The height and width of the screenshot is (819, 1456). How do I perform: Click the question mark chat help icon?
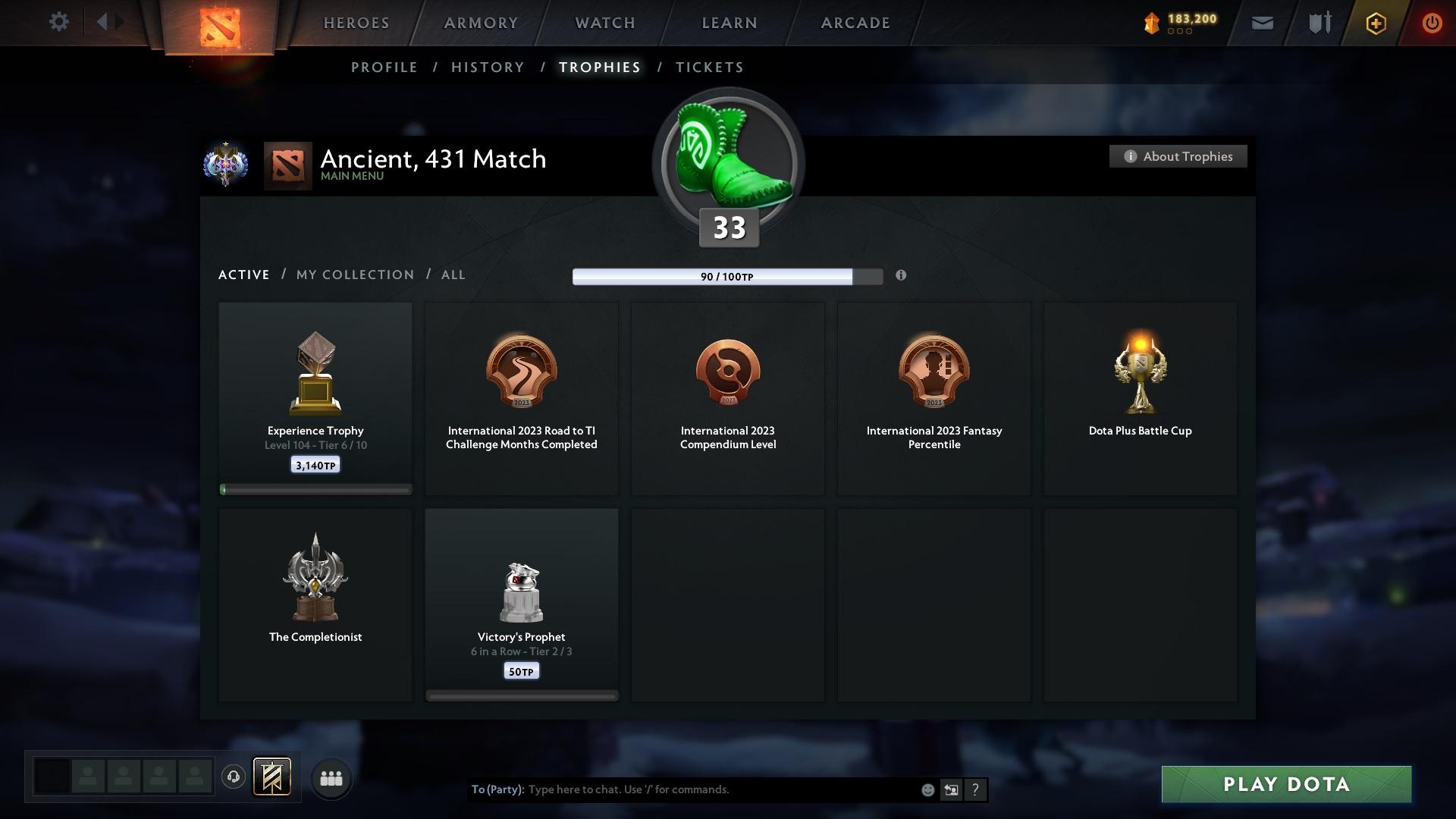(975, 789)
